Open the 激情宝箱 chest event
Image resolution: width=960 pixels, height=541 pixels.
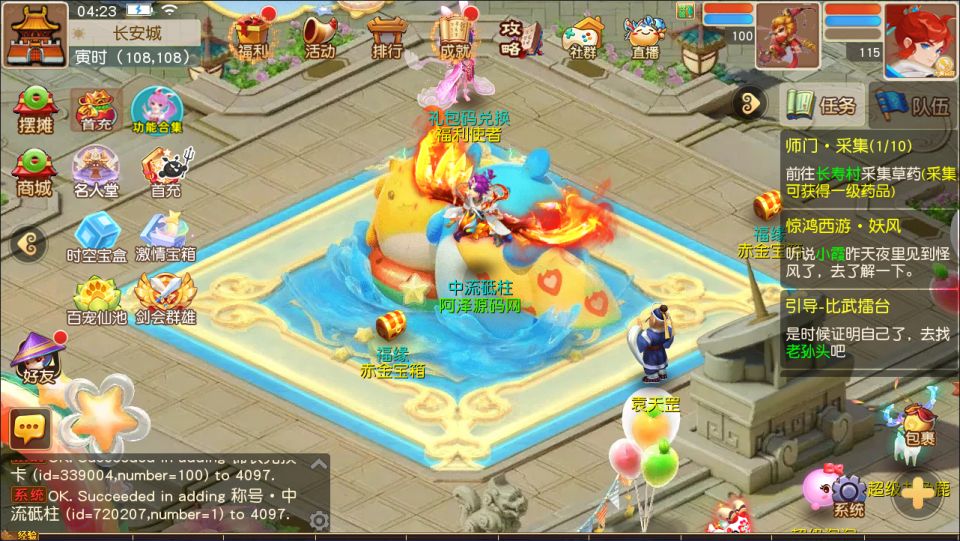click(166, 237)
